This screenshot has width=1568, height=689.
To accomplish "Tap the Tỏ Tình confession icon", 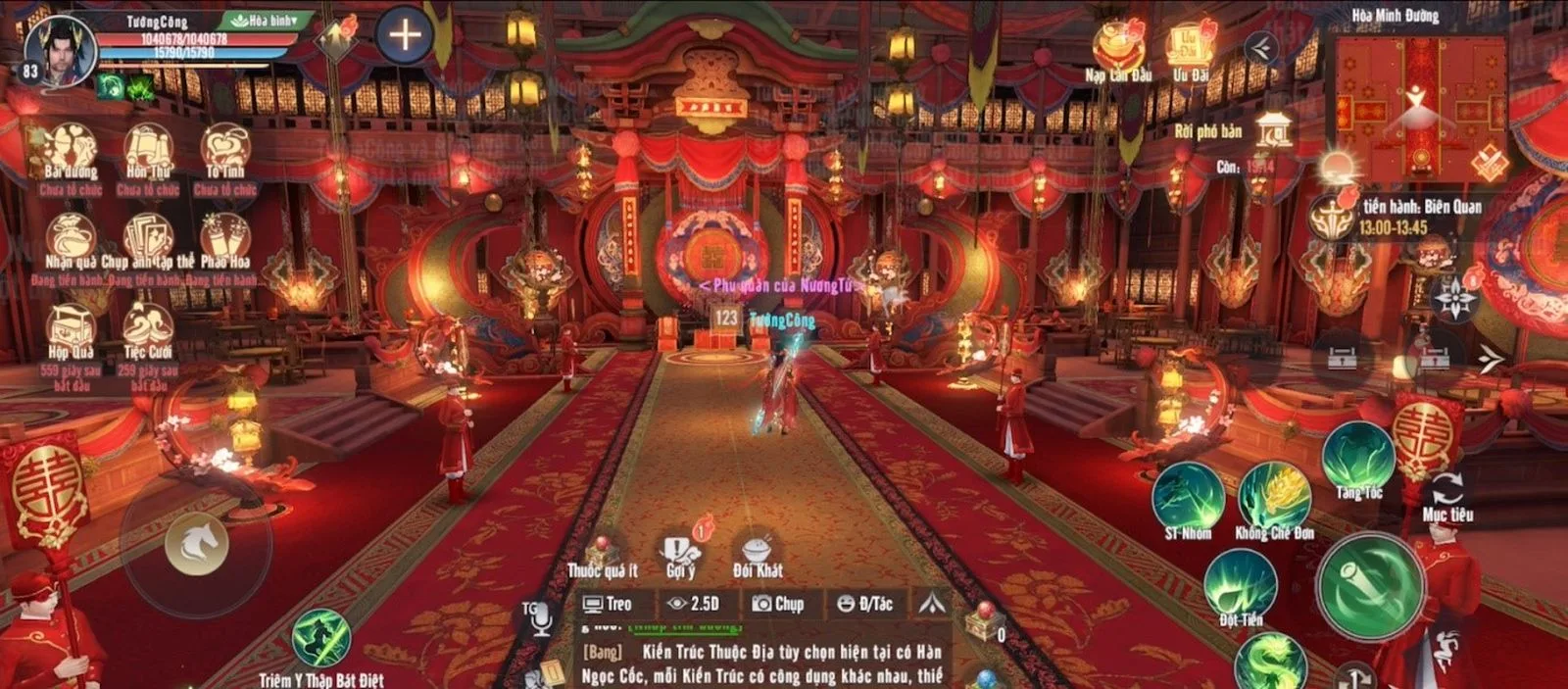I will point(225,151).
